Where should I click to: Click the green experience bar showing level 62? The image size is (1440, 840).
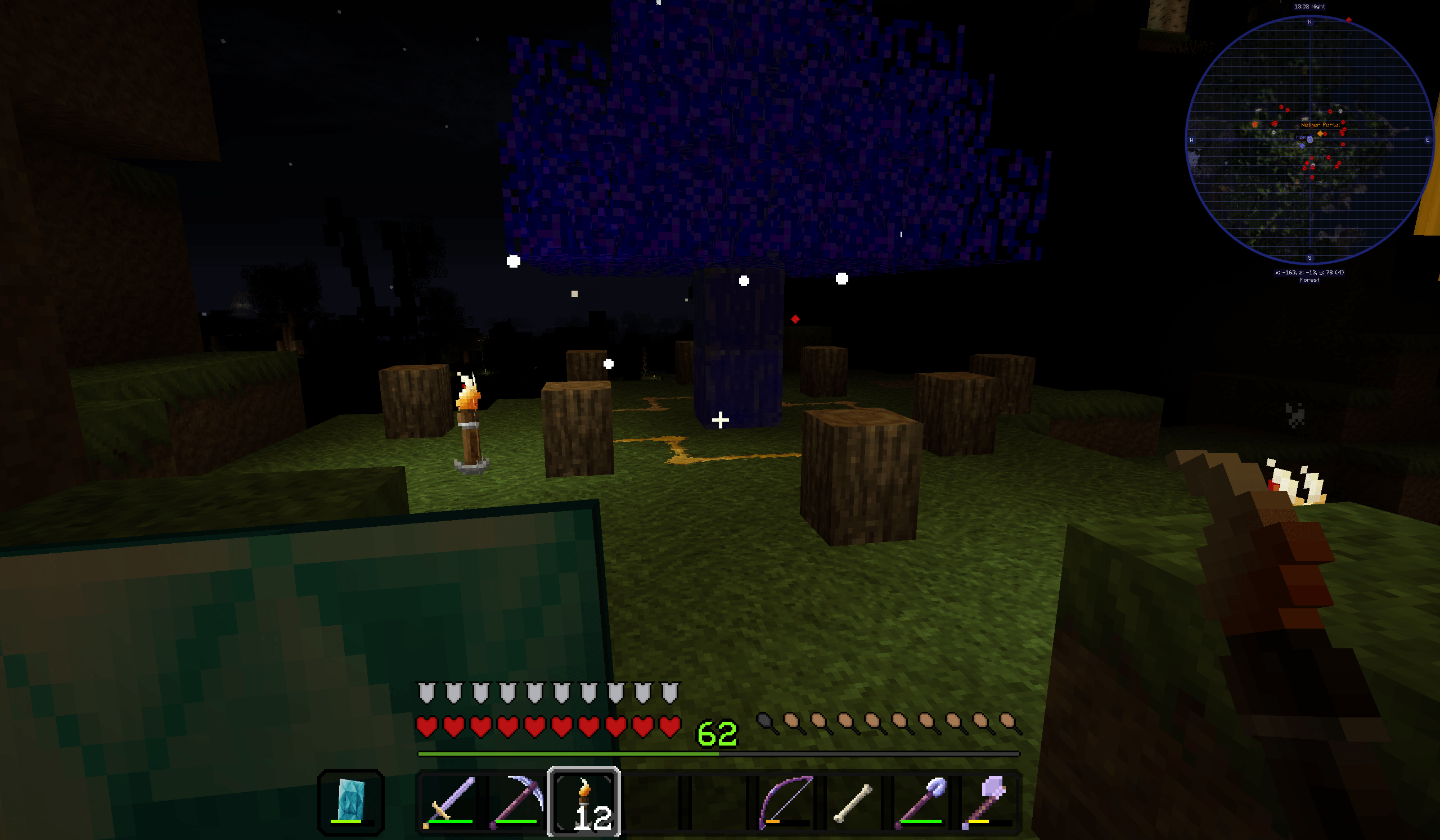571,752
